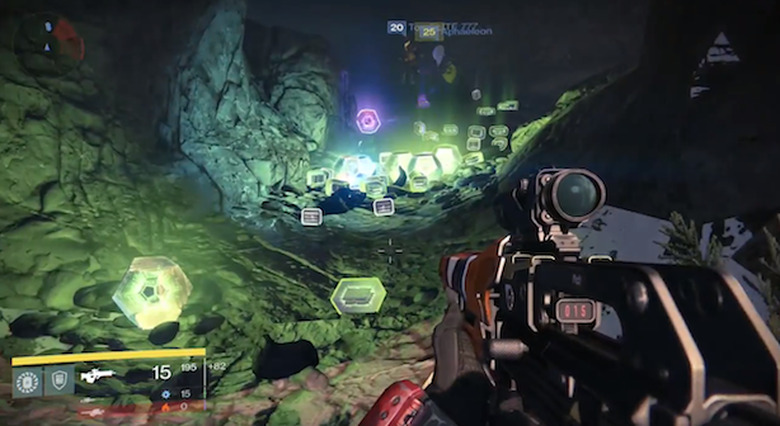Activate the shield melee ability icon
Viewport: 780px width, 426px height.
[x=59, y=381]
